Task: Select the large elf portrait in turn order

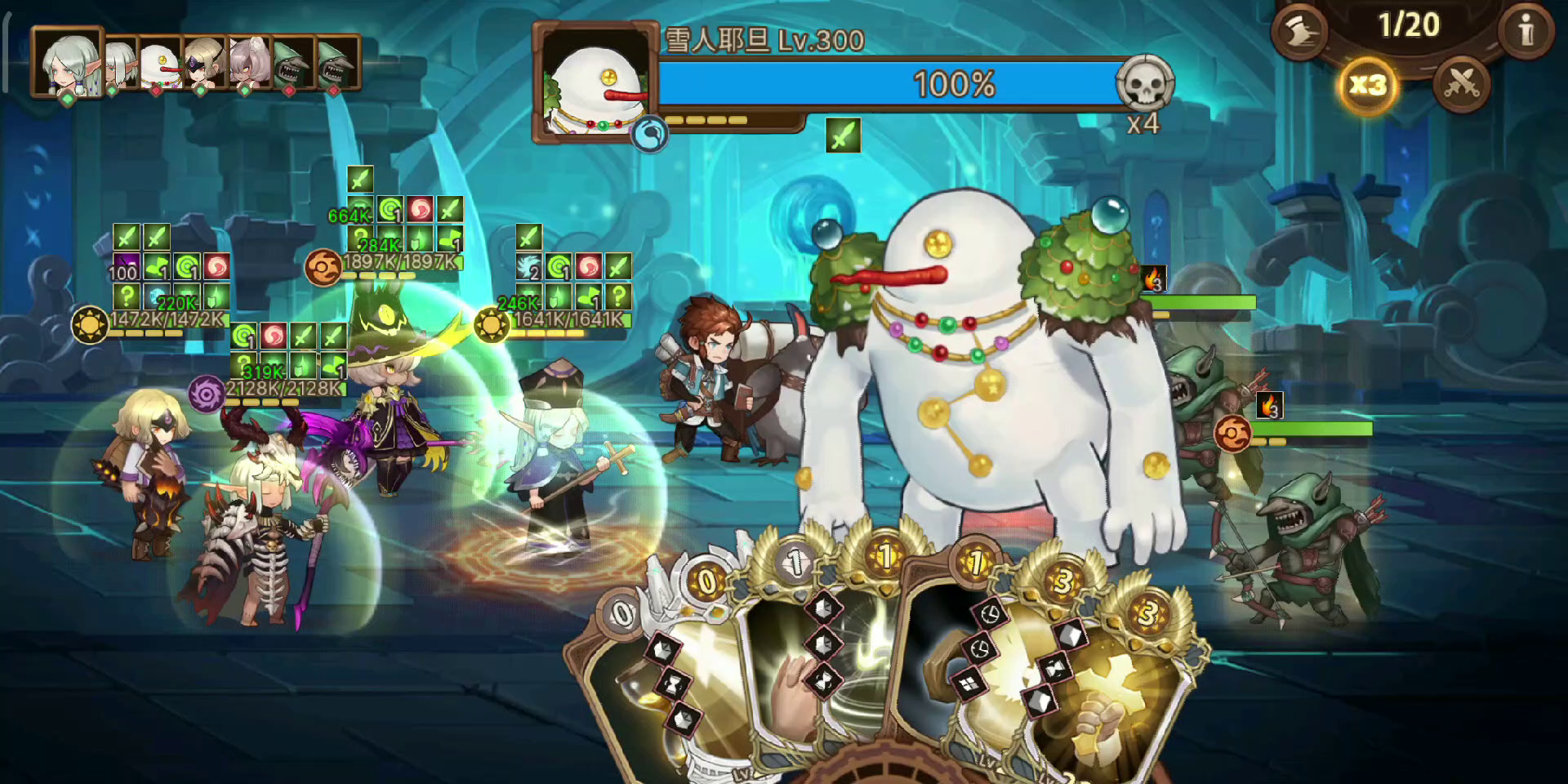Action: [x=69, y=62]
